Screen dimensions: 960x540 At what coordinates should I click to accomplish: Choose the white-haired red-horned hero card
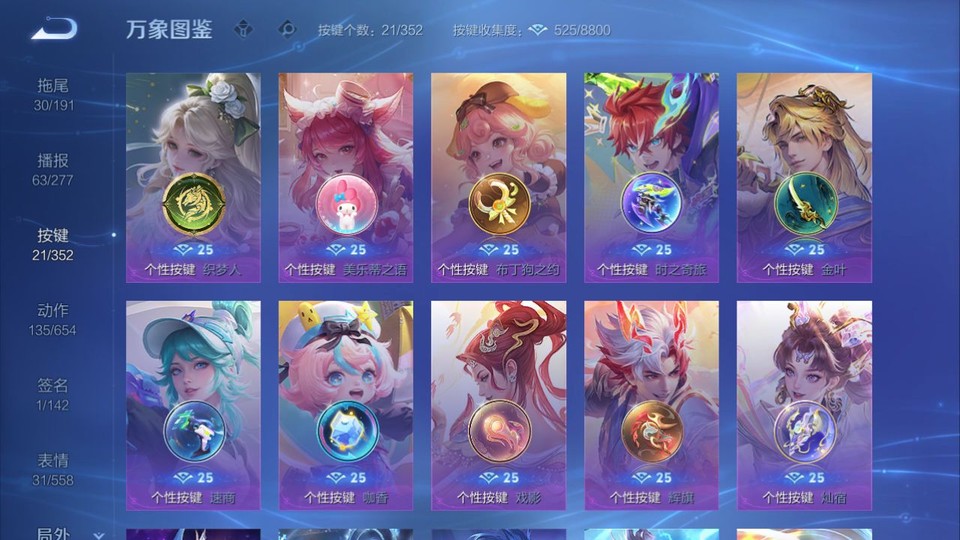pos(651,405)
